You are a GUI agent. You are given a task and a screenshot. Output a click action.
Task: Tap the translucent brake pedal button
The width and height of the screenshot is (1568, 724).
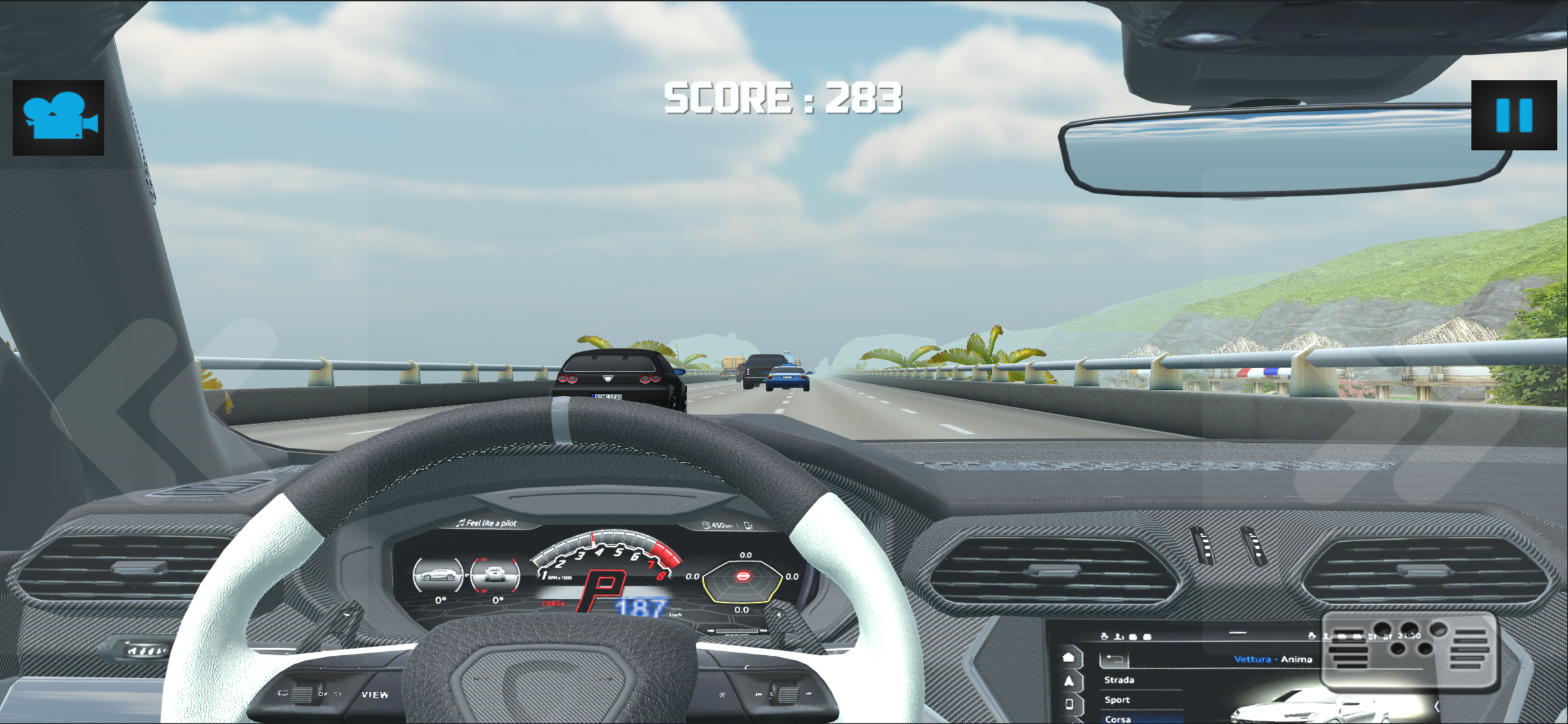[x=1410, y=650]
